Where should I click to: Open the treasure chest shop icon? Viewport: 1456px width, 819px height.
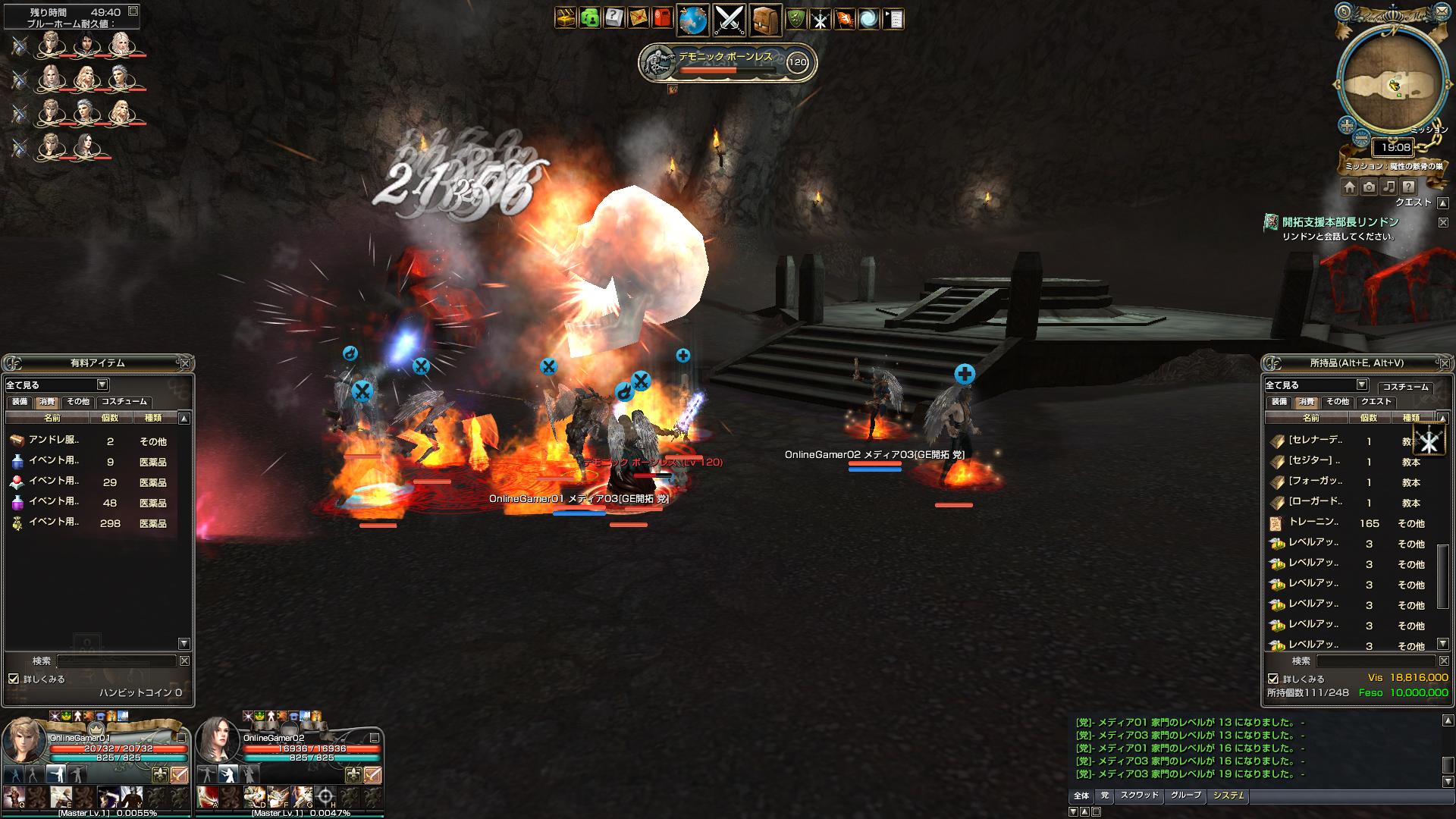(566, 18)
